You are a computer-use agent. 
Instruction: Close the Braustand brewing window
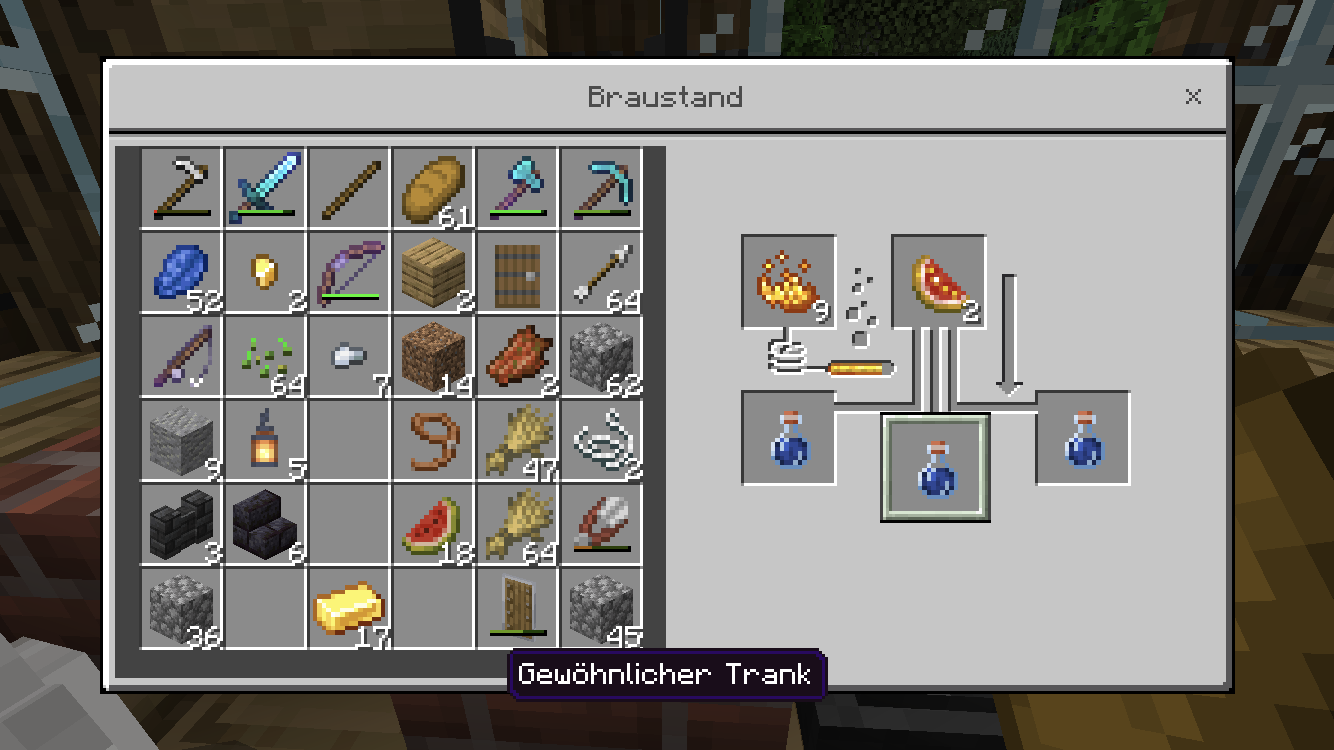coord(1193,97)
